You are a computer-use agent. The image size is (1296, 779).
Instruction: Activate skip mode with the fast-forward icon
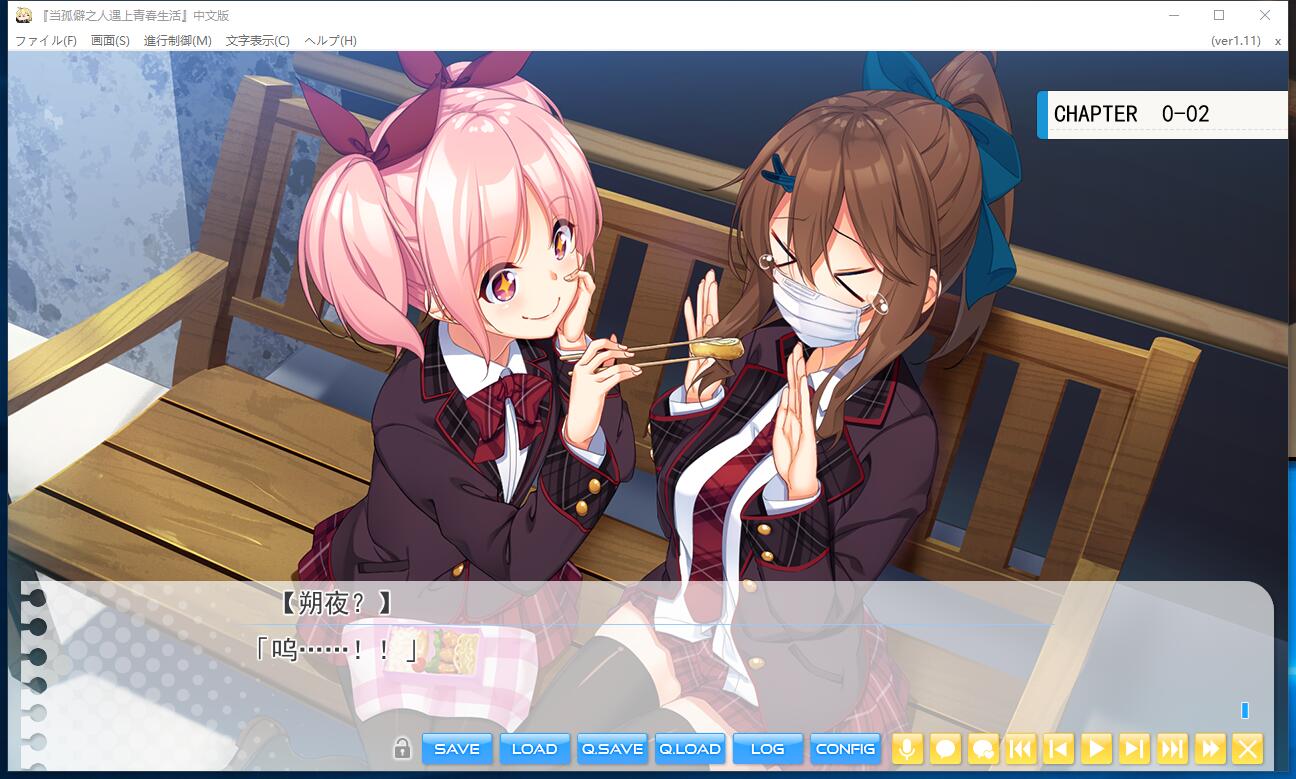pyautogui.click(x=1210, y=748)
